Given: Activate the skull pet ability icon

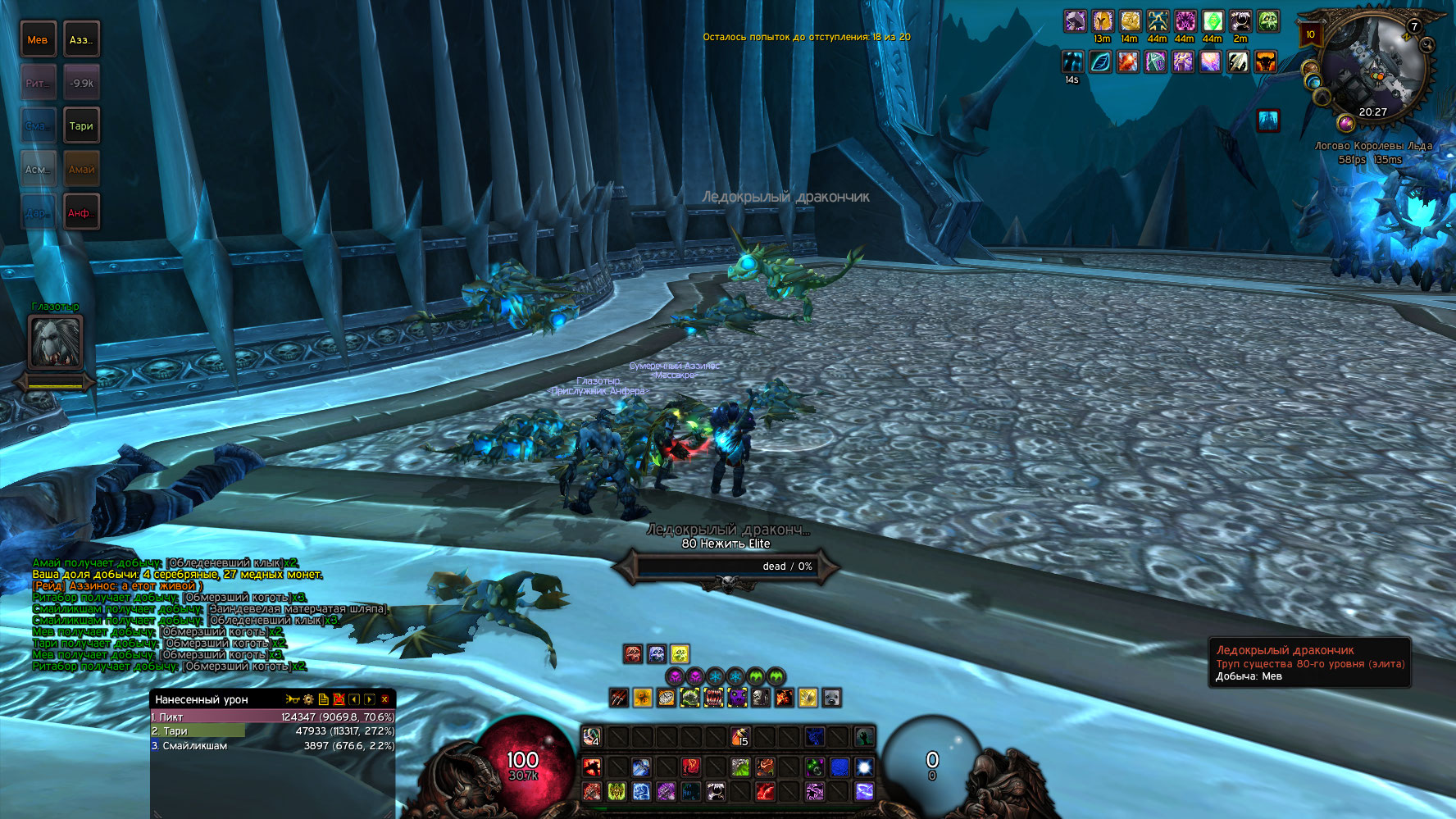Looking at the screenshot, I should tap(762, 698).
